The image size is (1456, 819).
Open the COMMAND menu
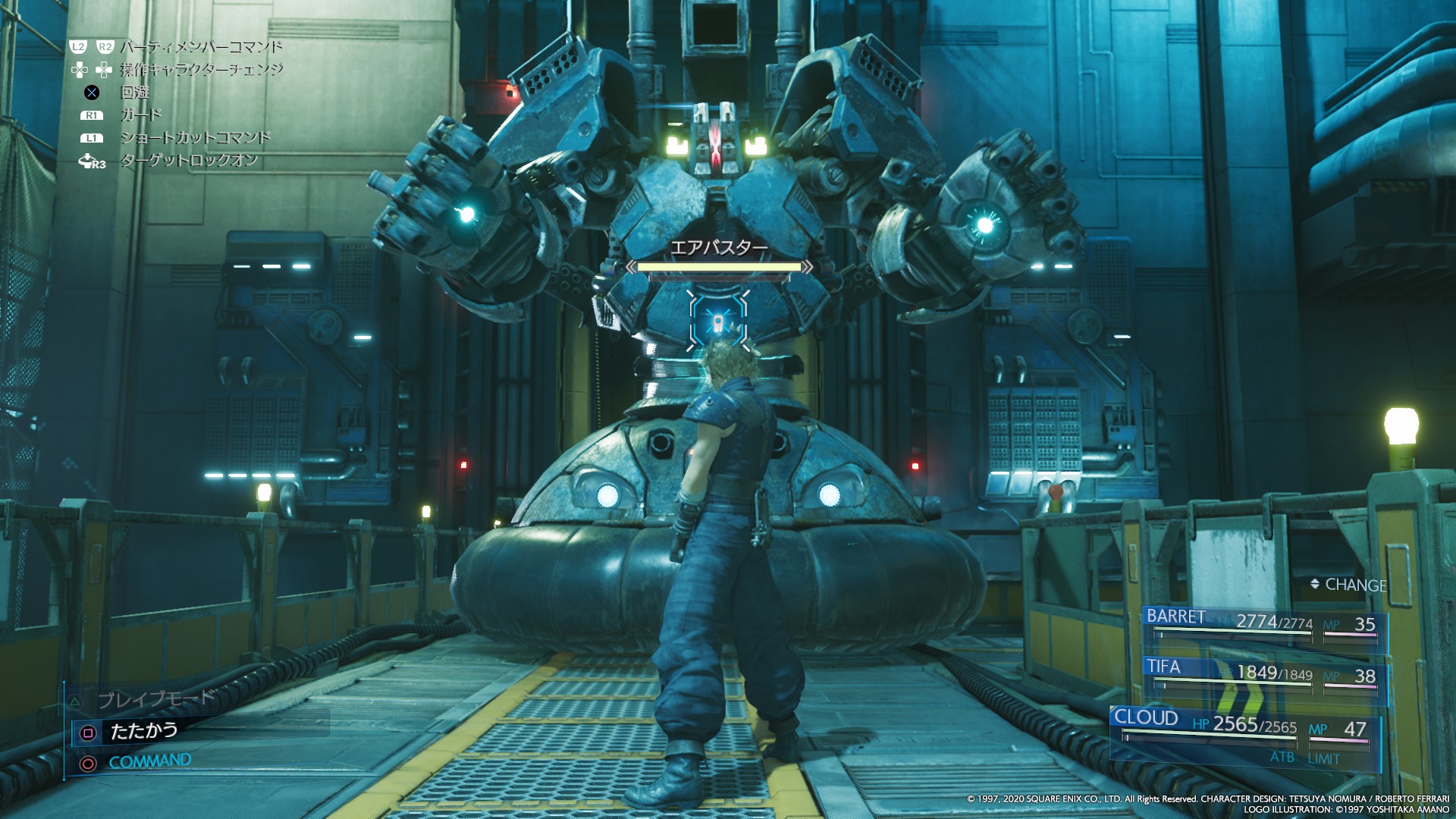pyautogui.click(x=149, y=761)
